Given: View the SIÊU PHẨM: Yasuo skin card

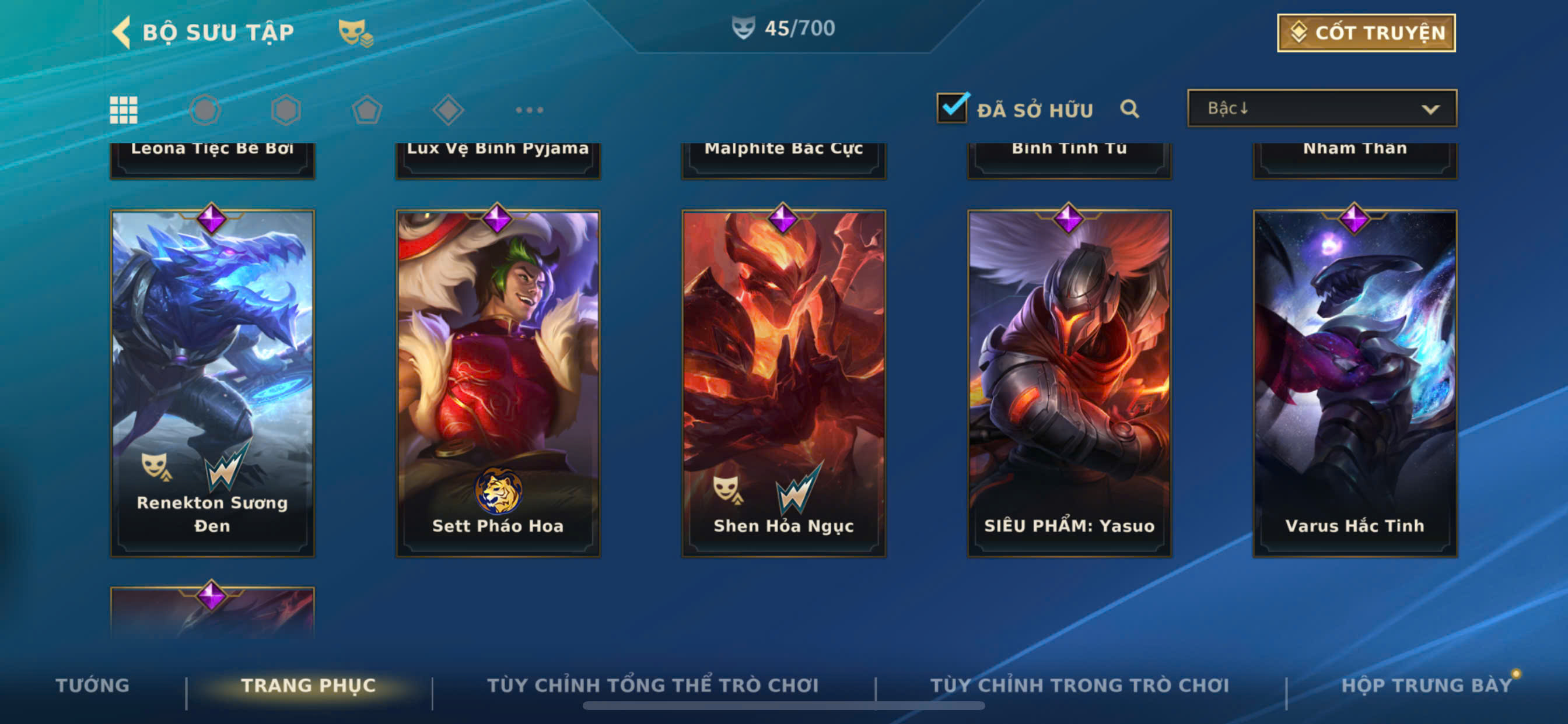Looking at the screenshot, I should (1069, 384).
